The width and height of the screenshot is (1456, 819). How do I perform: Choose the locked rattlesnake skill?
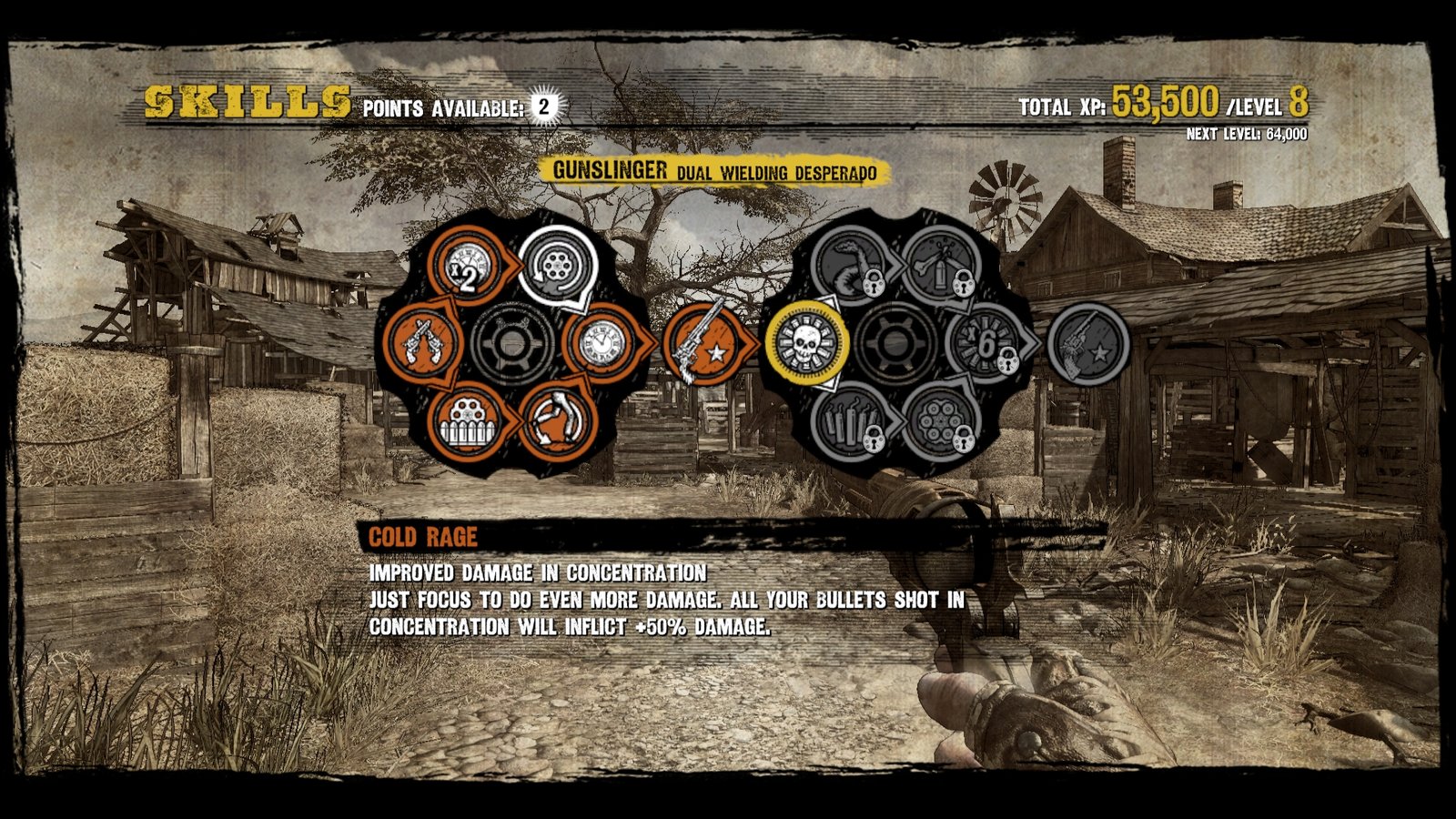coord(851,266)
